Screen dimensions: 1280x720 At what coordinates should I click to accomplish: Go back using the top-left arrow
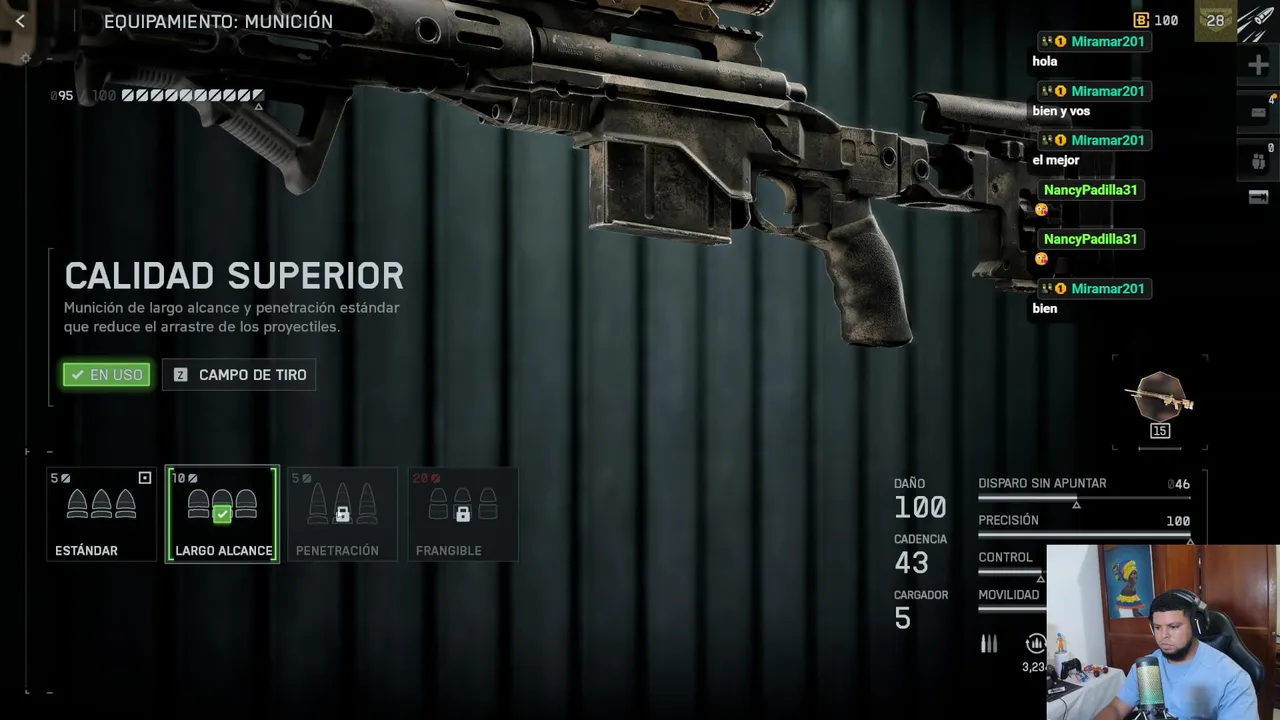pos(20,21)
